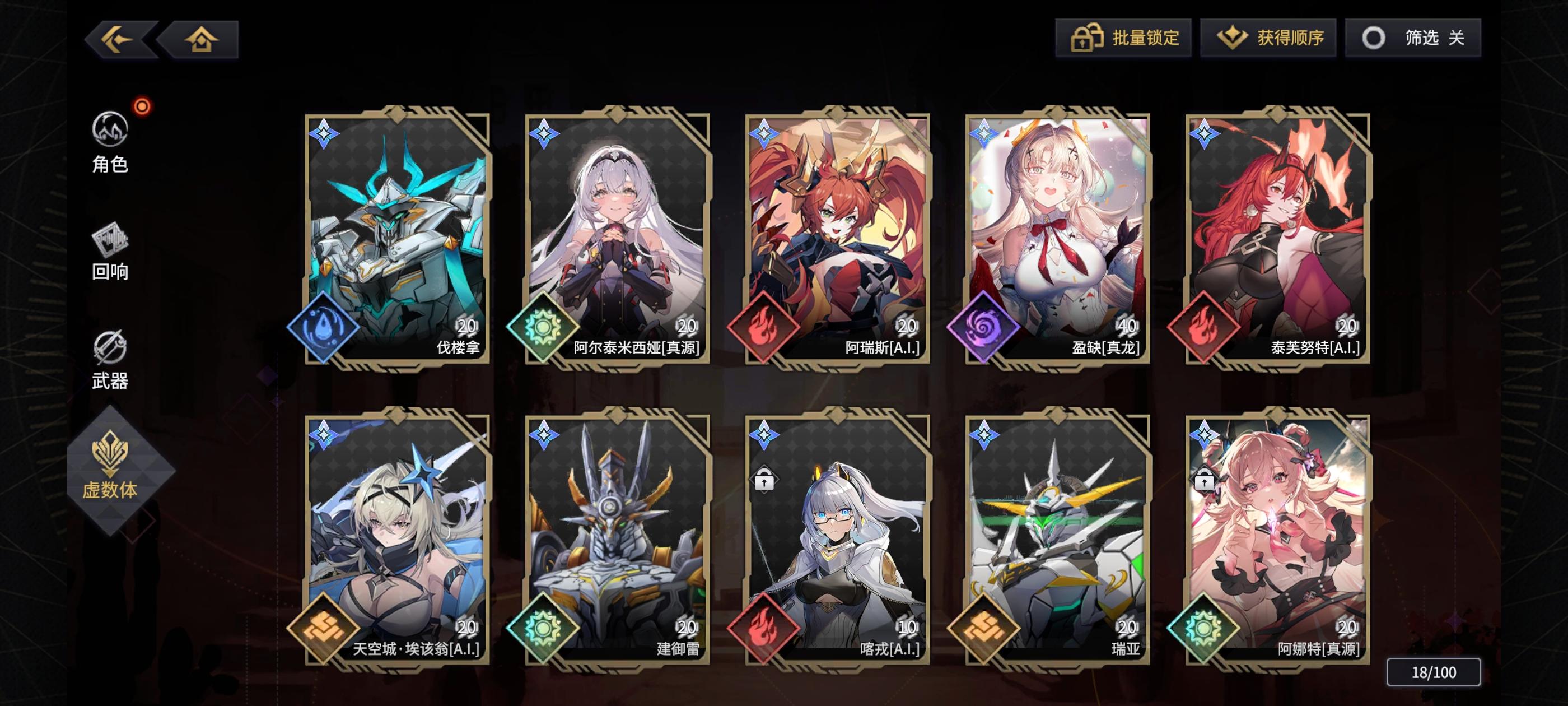The height and width of the screenshot is (706, 1568).
Task: Switch to the 角色 tab
Action: pos(110,138)
